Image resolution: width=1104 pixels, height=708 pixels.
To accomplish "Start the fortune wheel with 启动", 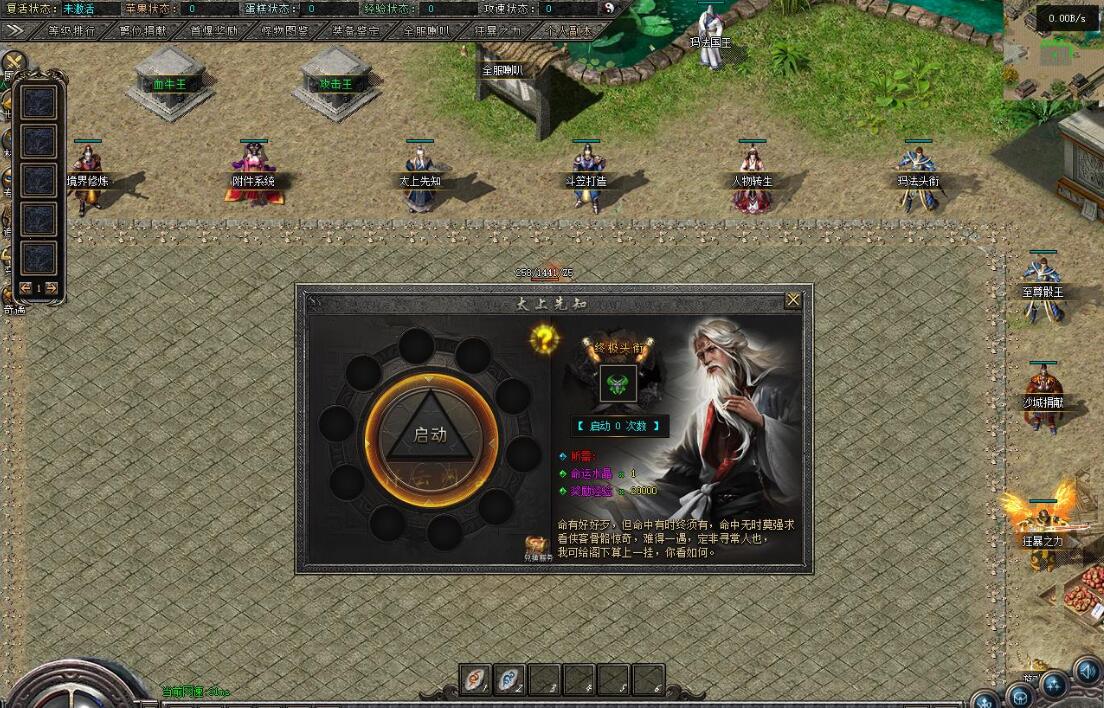I will coord(430,435).
